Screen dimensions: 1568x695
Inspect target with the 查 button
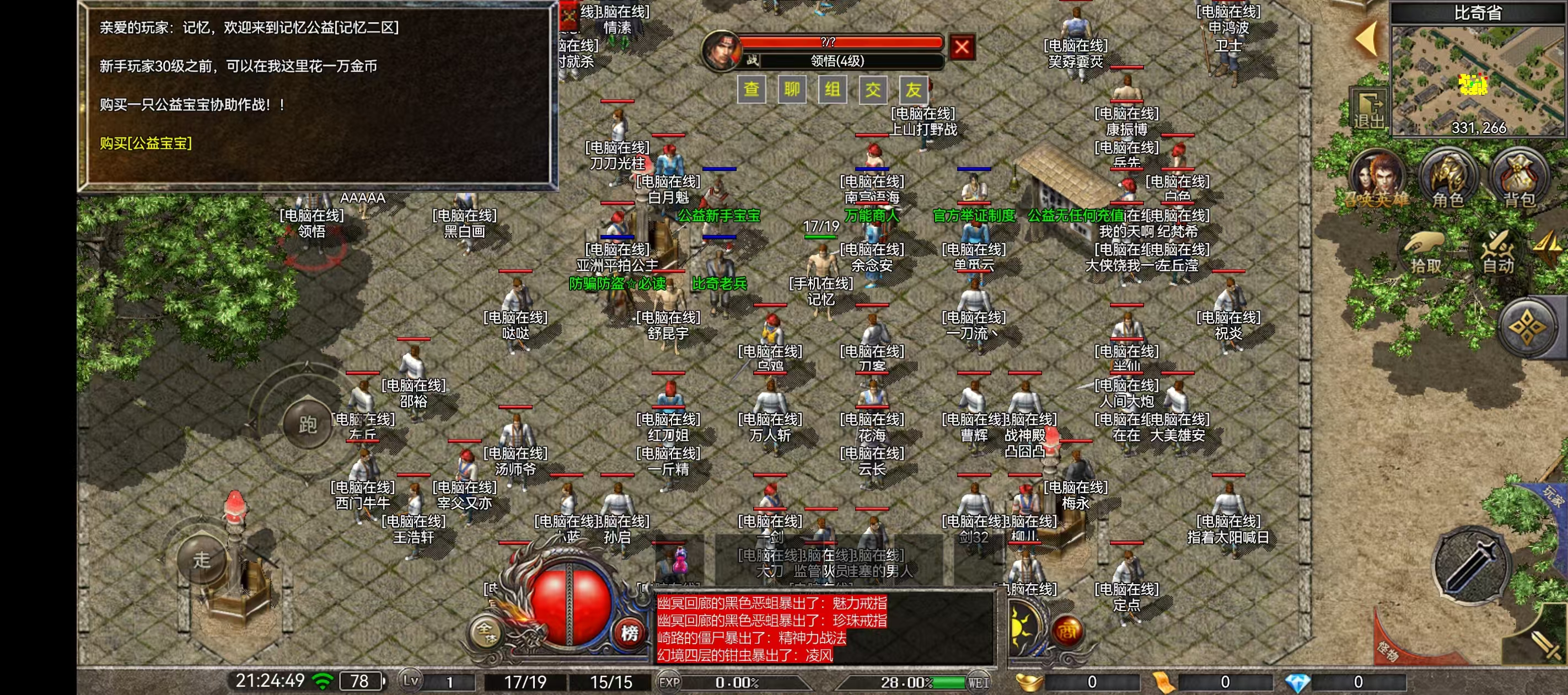[751, 89]
